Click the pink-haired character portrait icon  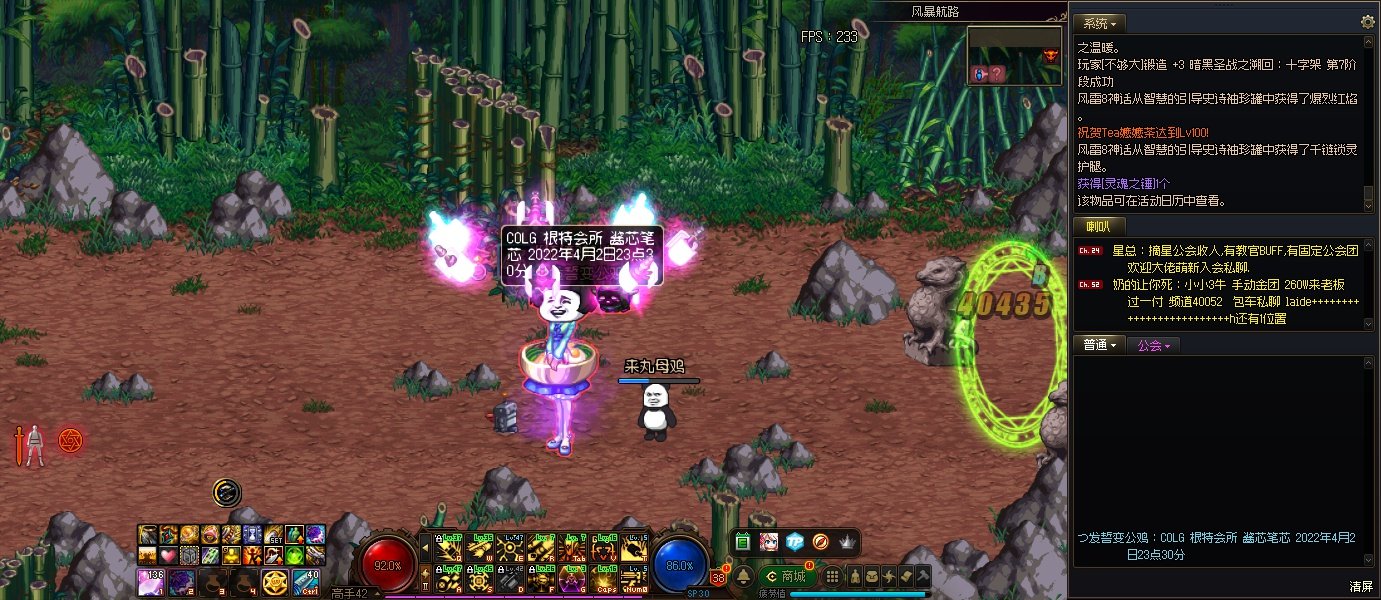(x=768, y=541)
